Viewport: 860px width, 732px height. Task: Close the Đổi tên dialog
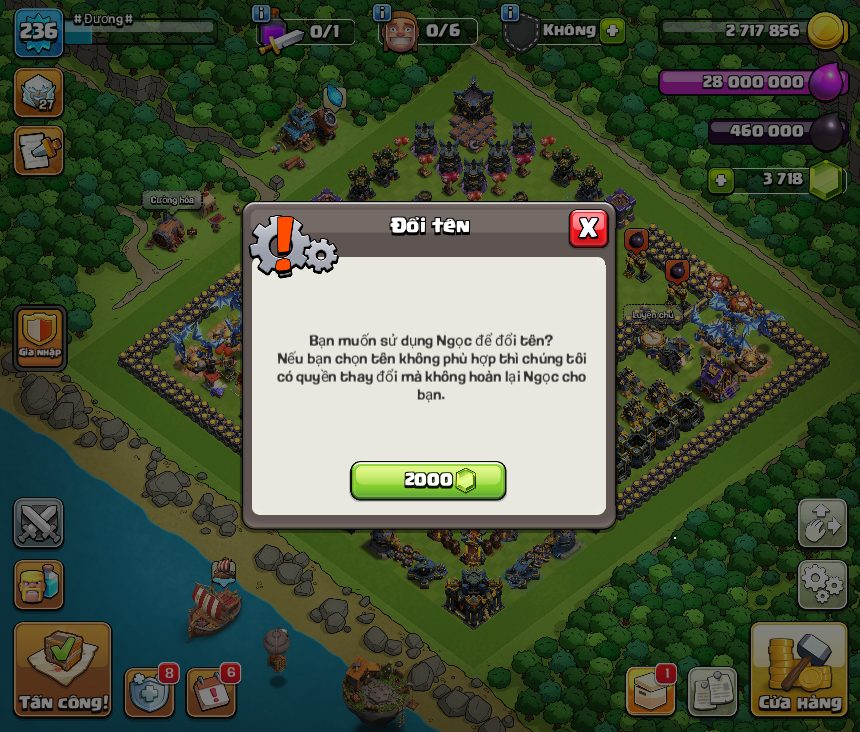[588, 228]
